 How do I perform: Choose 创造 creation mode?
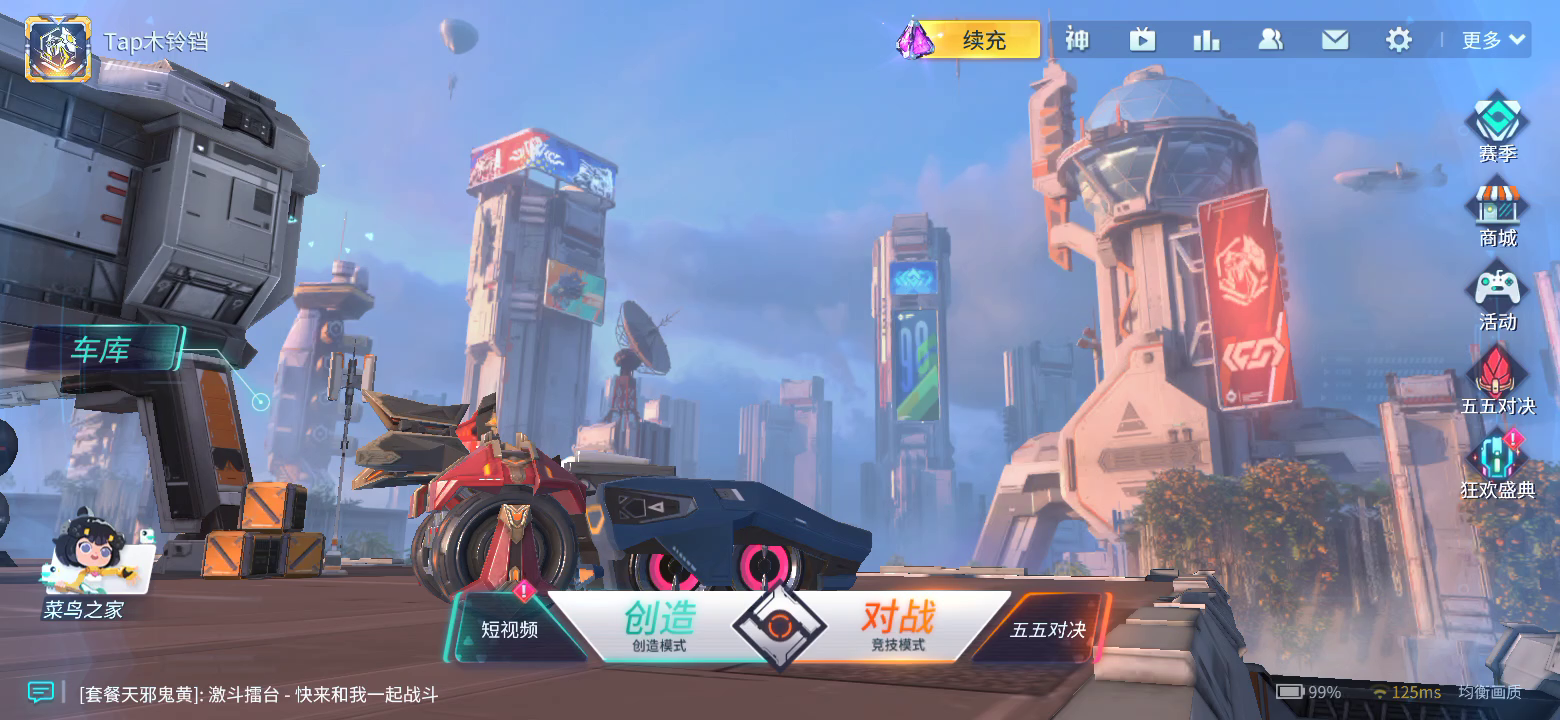coord(659,627)
